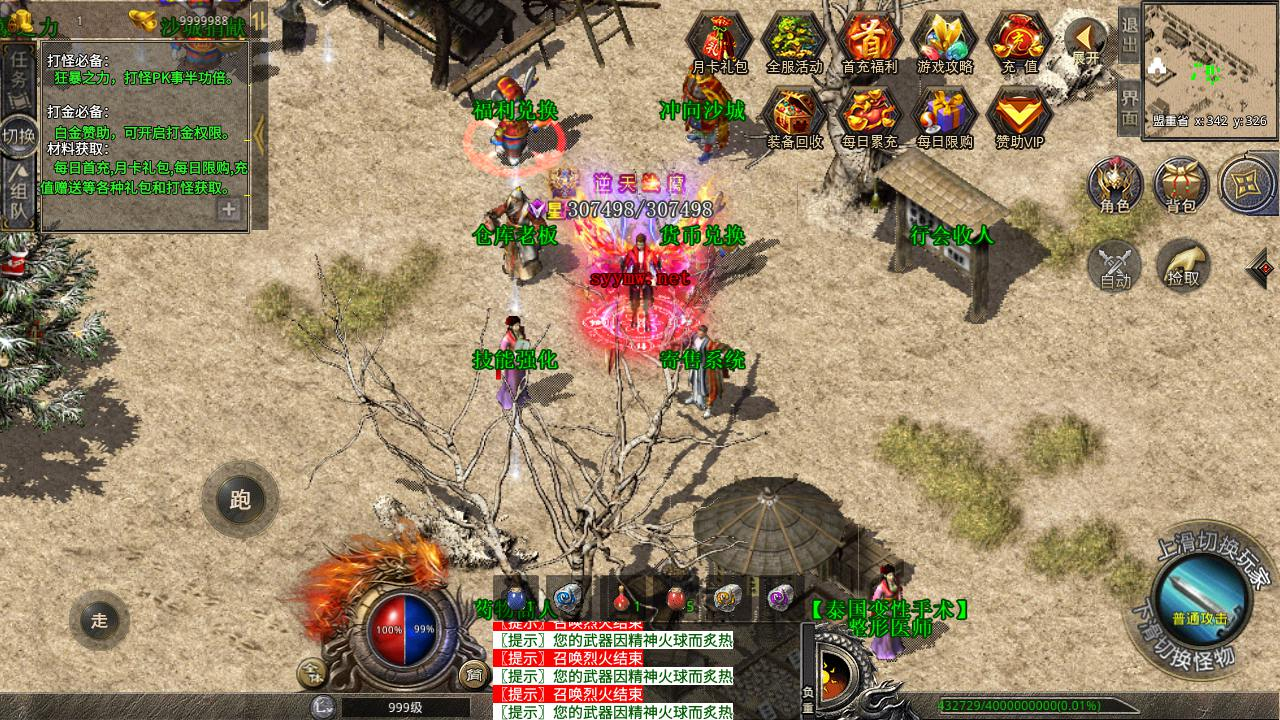The image size is (1280, 720).
Task: Open the 角色 character sheet
Action: point(1115,185)
